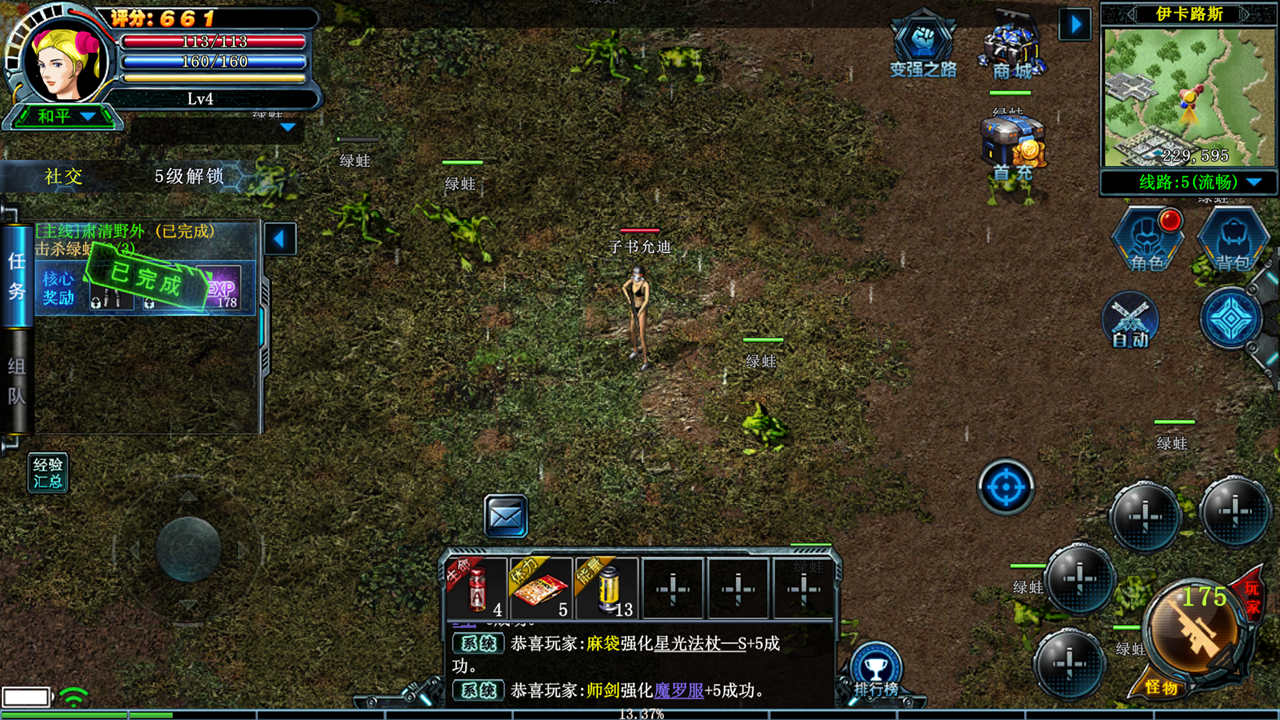The image size is (1280, 720).
Task: Use the 体力 stamina food item slot
Action: tap(541, 589)
